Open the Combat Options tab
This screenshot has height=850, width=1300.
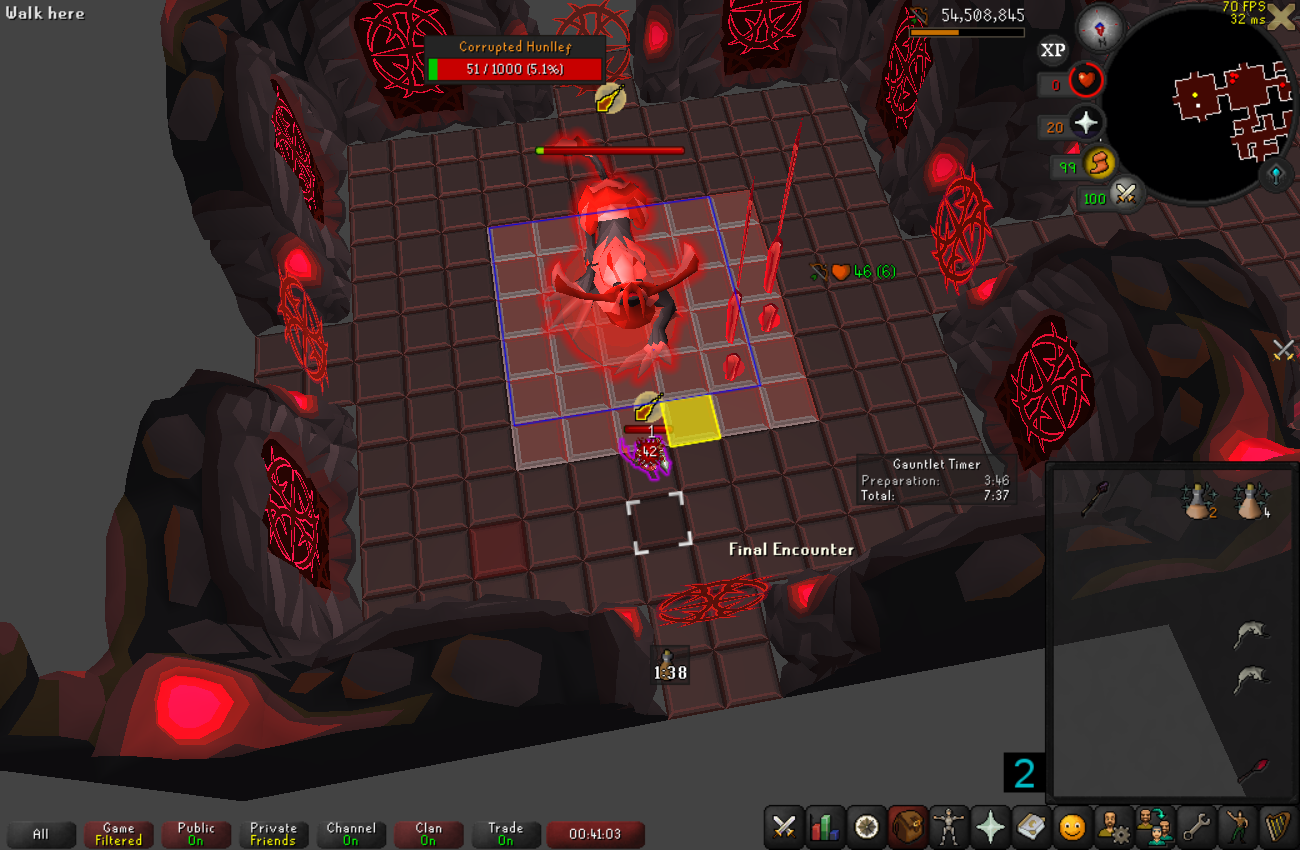tap(785, 827)
